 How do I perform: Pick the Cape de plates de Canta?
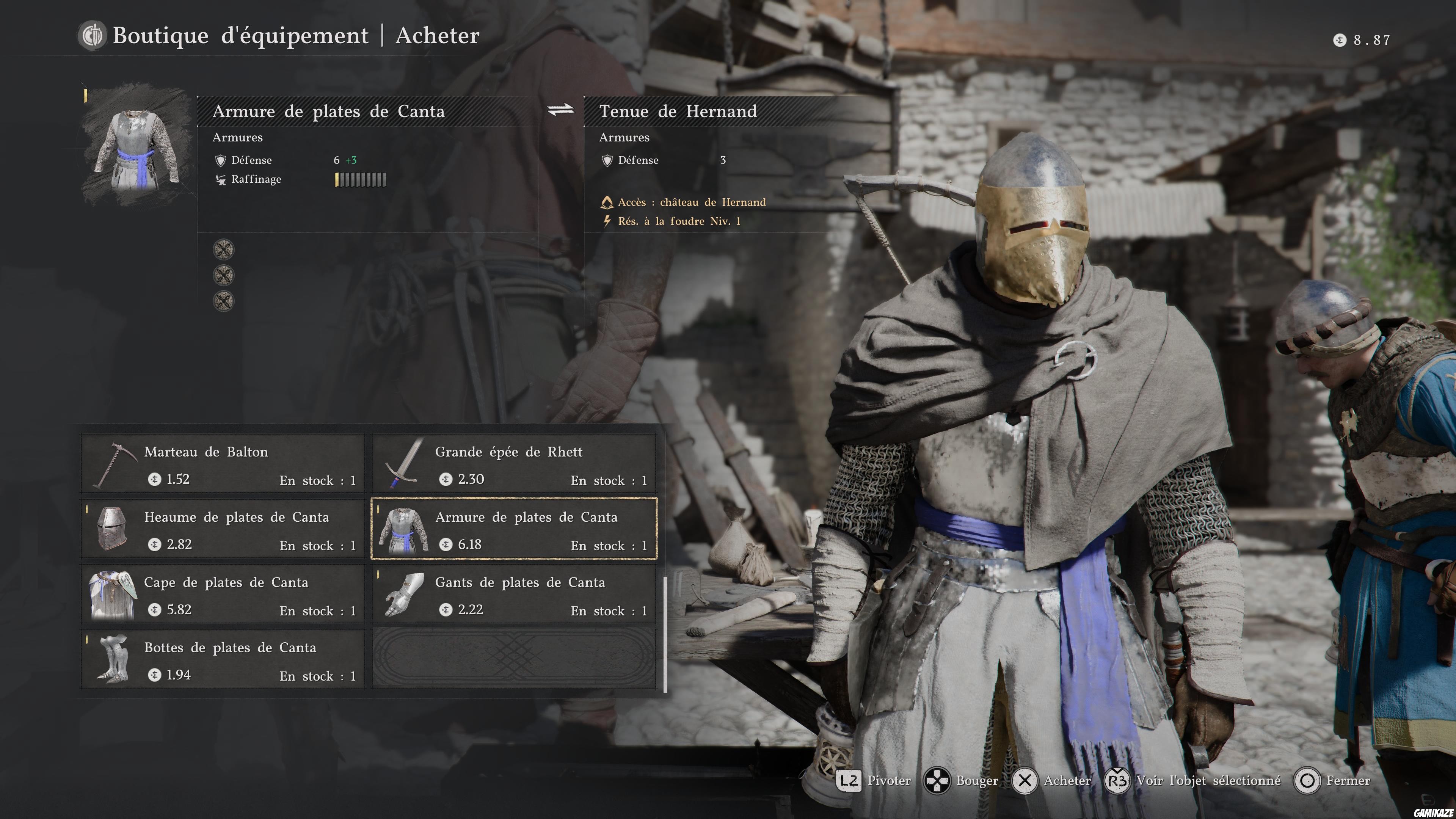pos(223,595)
